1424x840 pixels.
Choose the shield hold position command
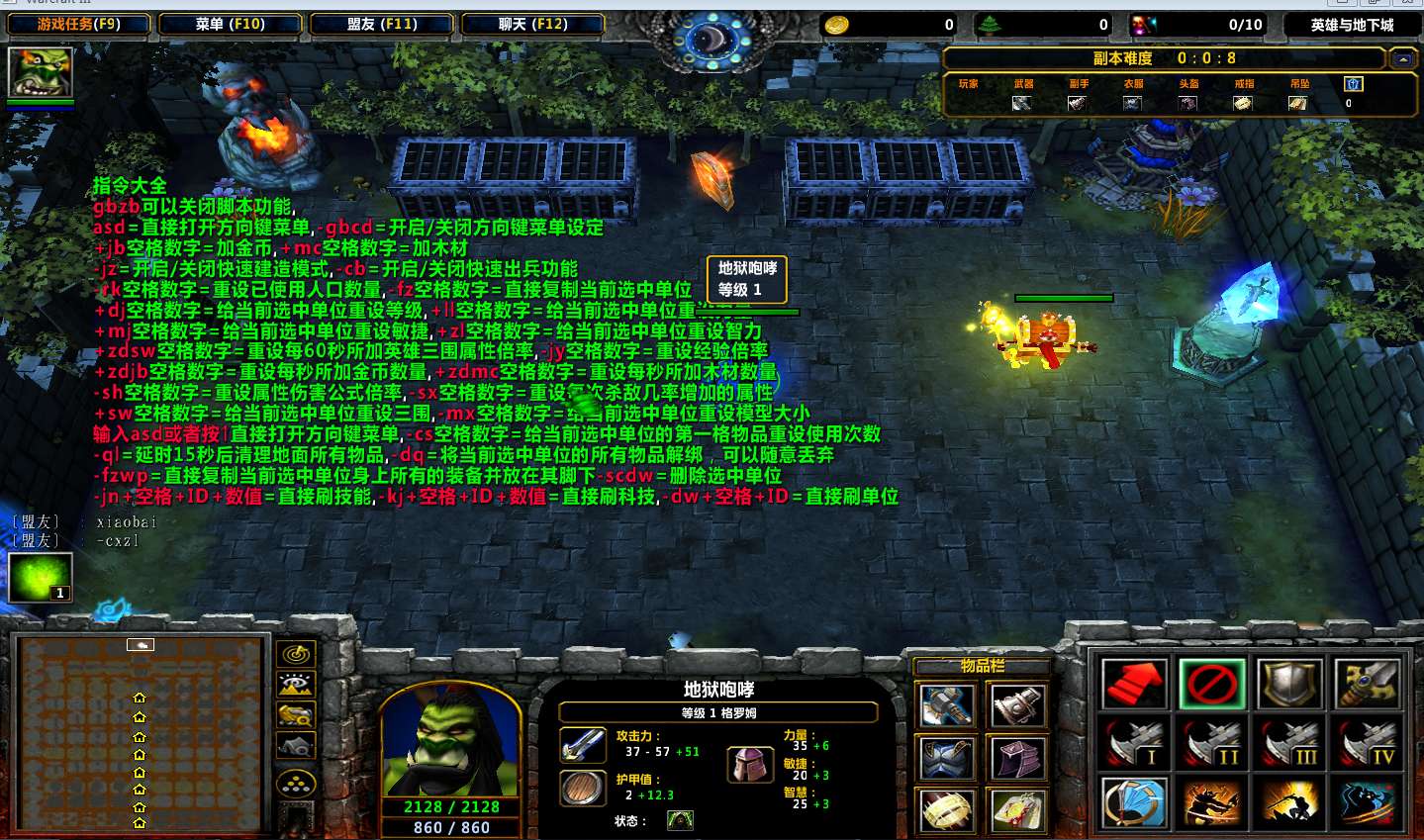pyautogui.click(x=1289, y=684)
